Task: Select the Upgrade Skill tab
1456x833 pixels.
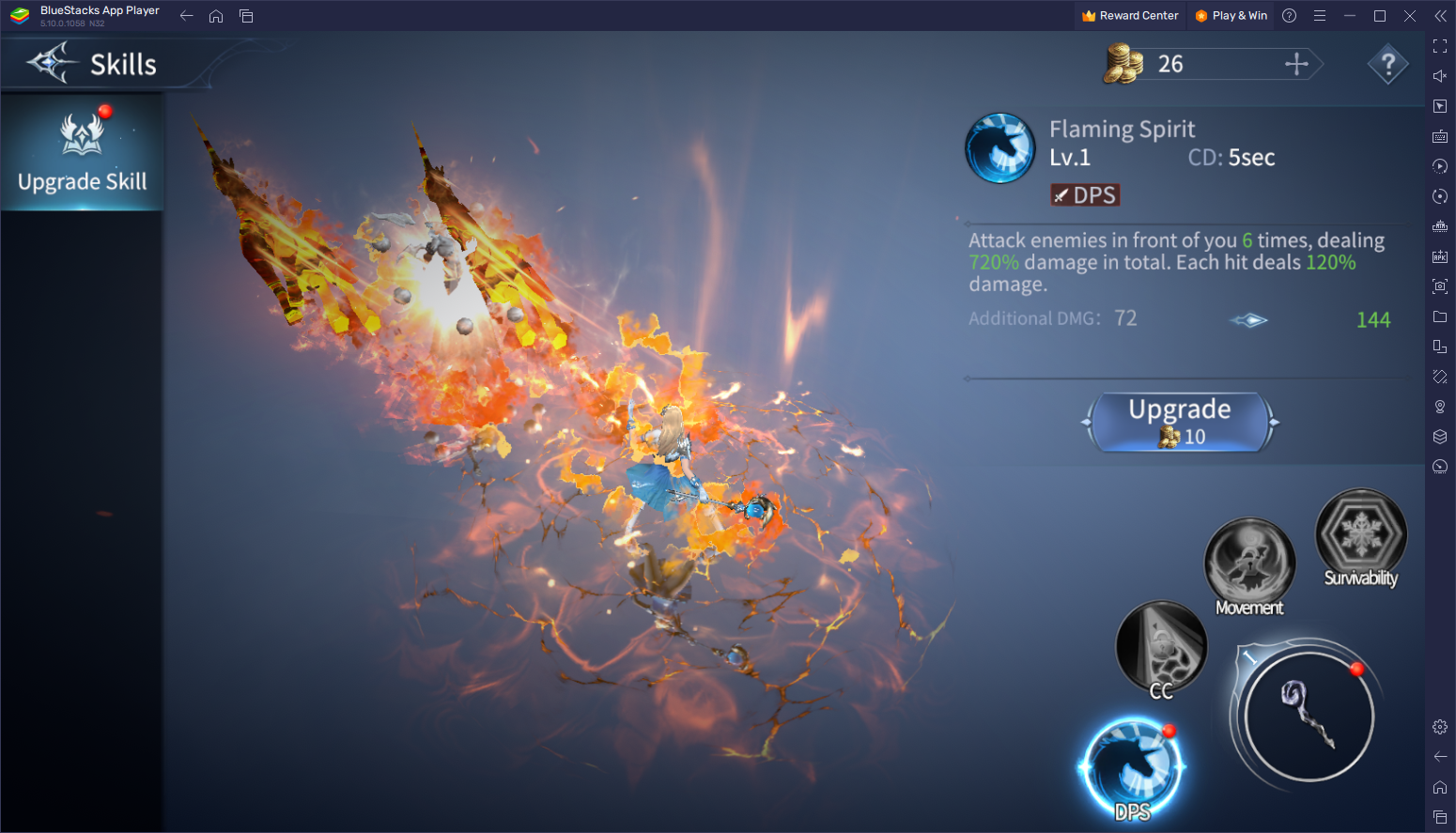Action: pos(83,152)
